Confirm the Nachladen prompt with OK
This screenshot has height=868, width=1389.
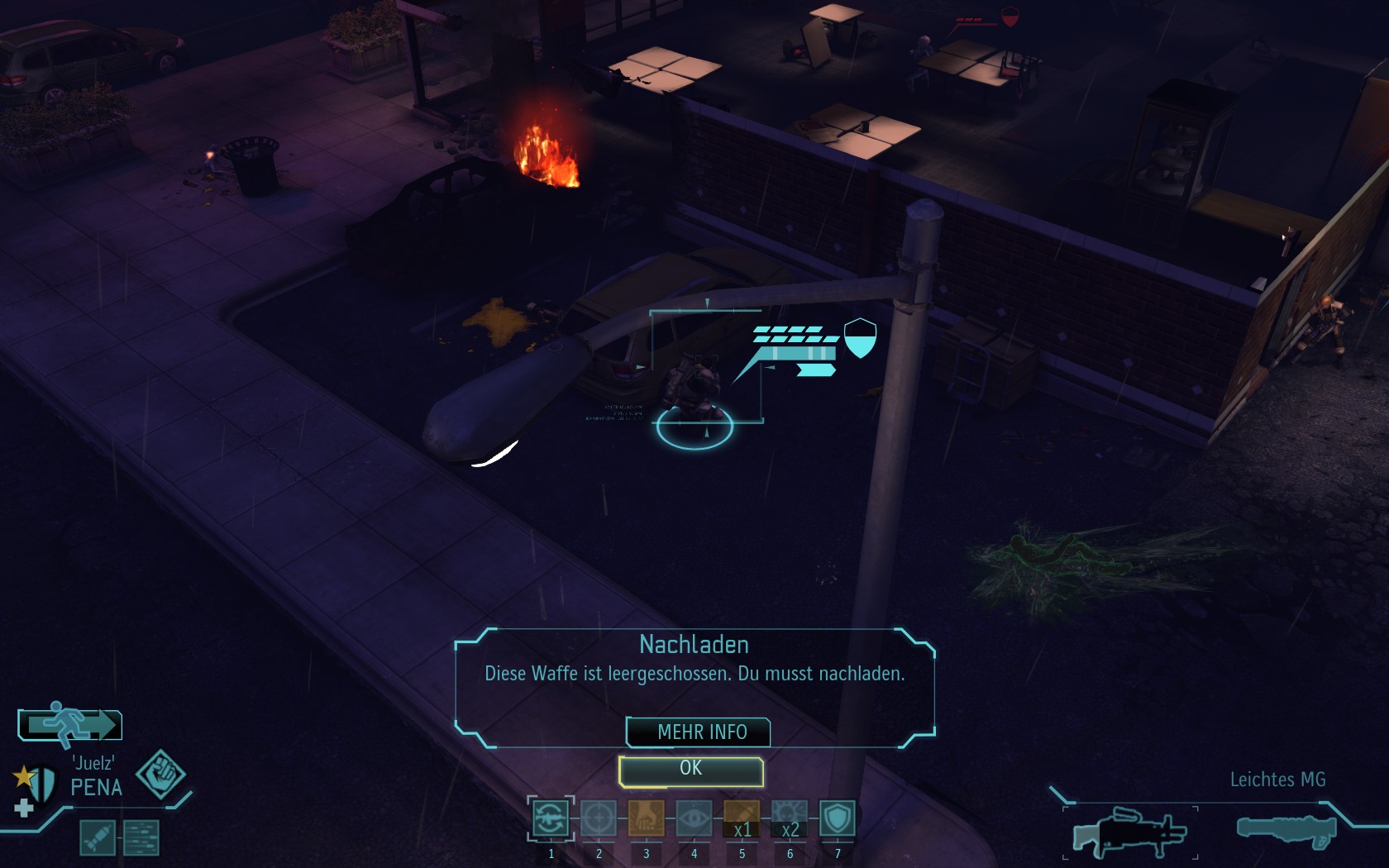[x=690, y=770]
